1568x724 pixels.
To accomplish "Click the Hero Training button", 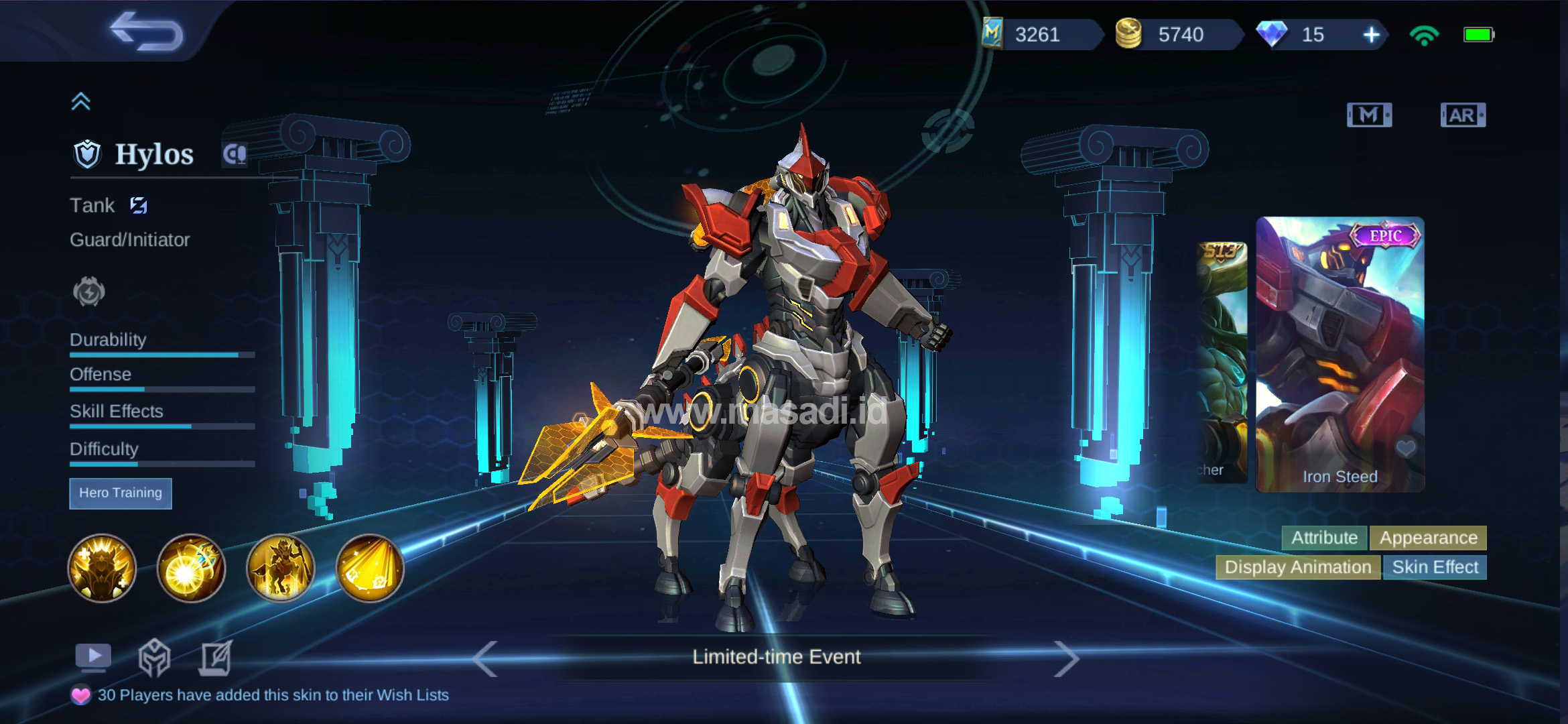I will [121, 493].
